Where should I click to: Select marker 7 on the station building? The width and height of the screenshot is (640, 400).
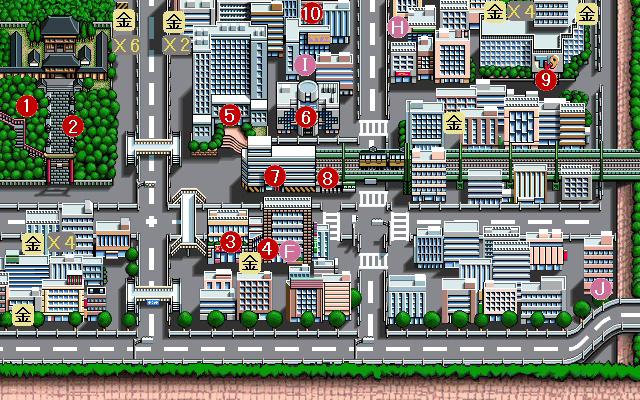(275, 176)
